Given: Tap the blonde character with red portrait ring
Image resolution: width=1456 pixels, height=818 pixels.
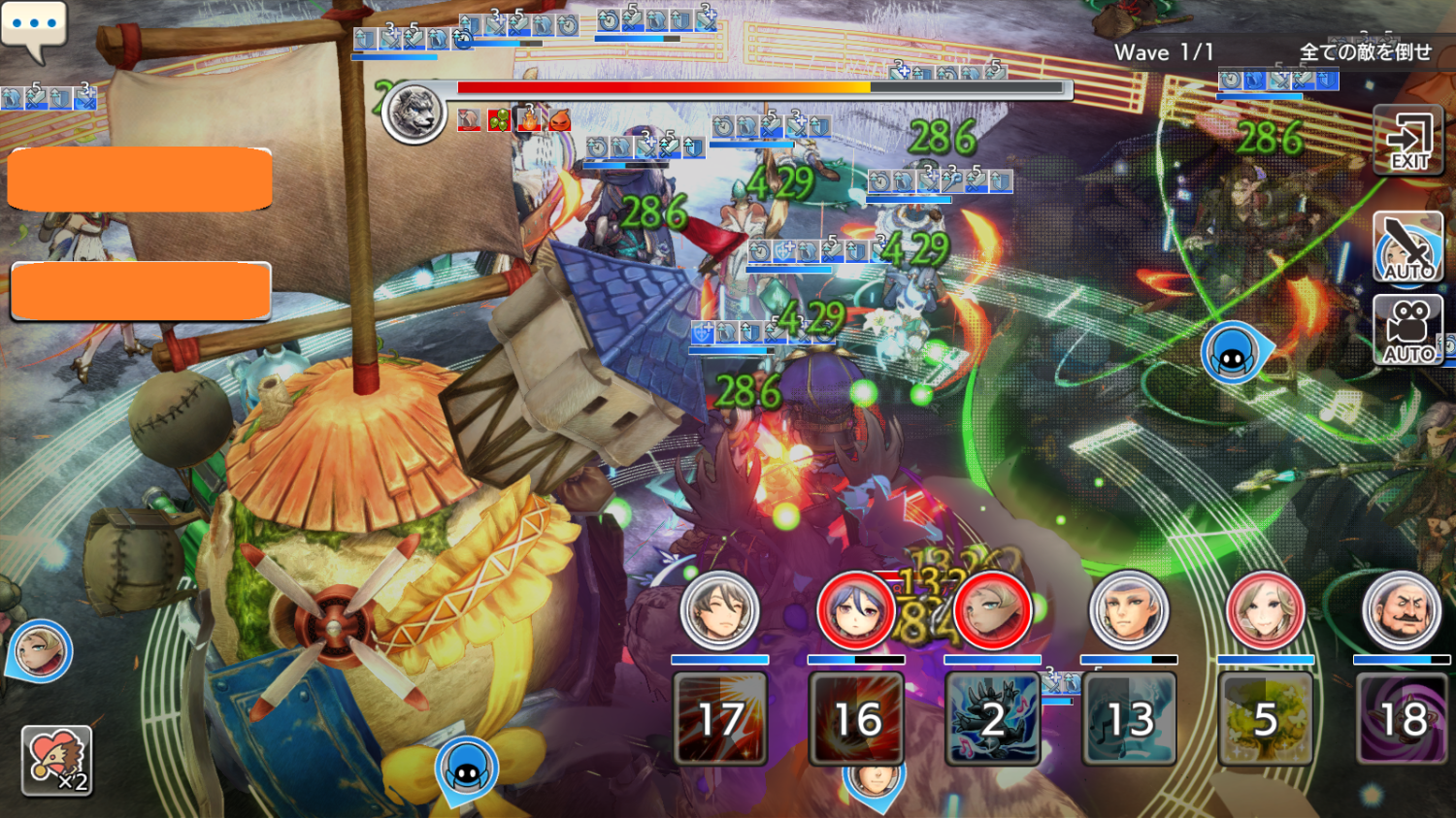Looking at the screenshot, I should coord(992,611).
